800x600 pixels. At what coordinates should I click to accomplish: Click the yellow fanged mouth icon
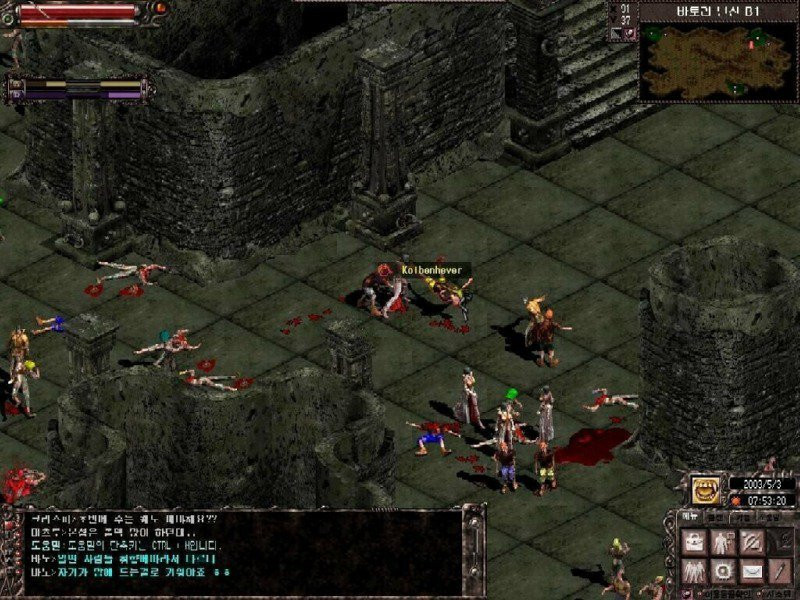tap(705, 490)
